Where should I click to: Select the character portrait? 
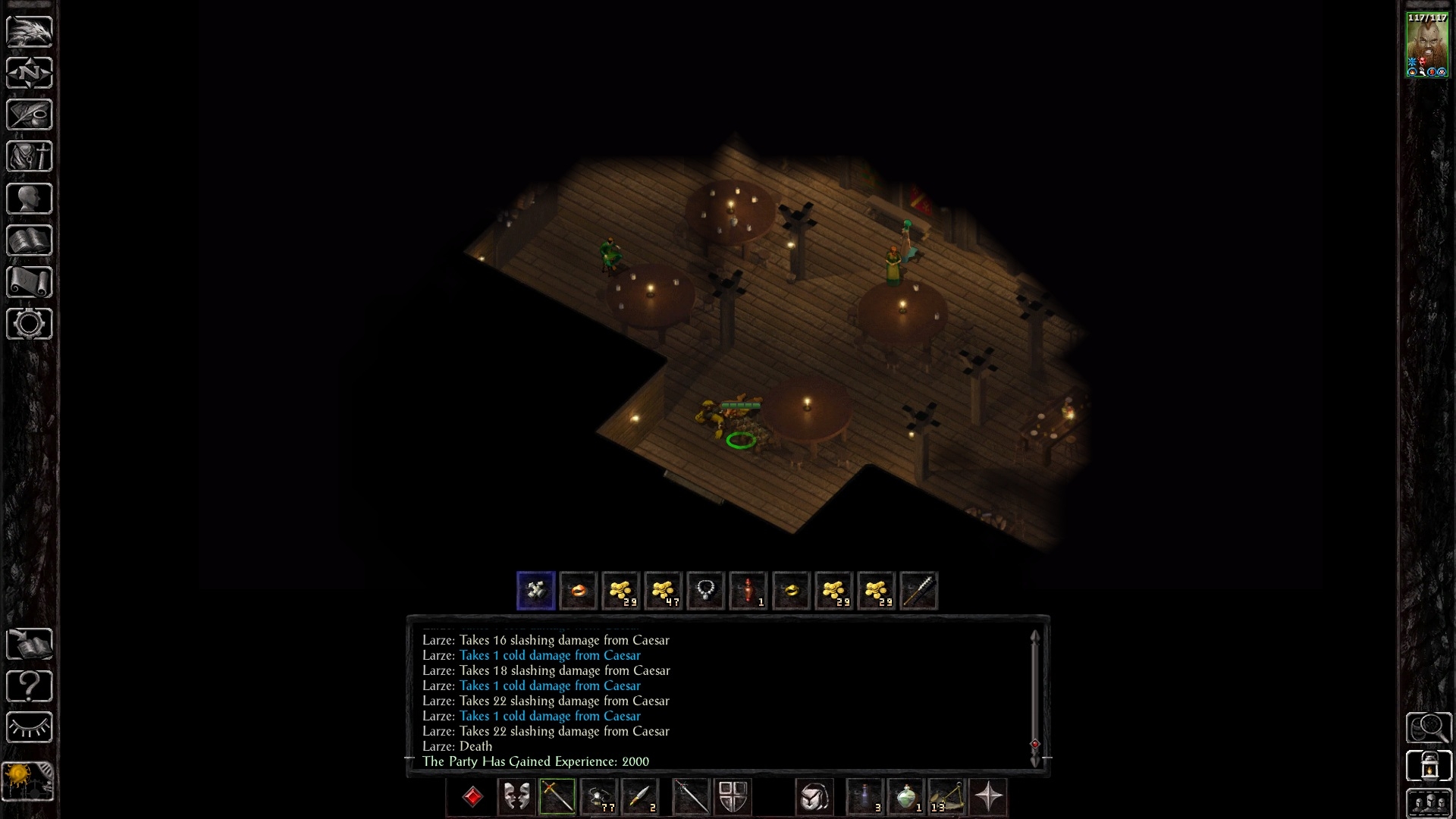[1427, 44]
